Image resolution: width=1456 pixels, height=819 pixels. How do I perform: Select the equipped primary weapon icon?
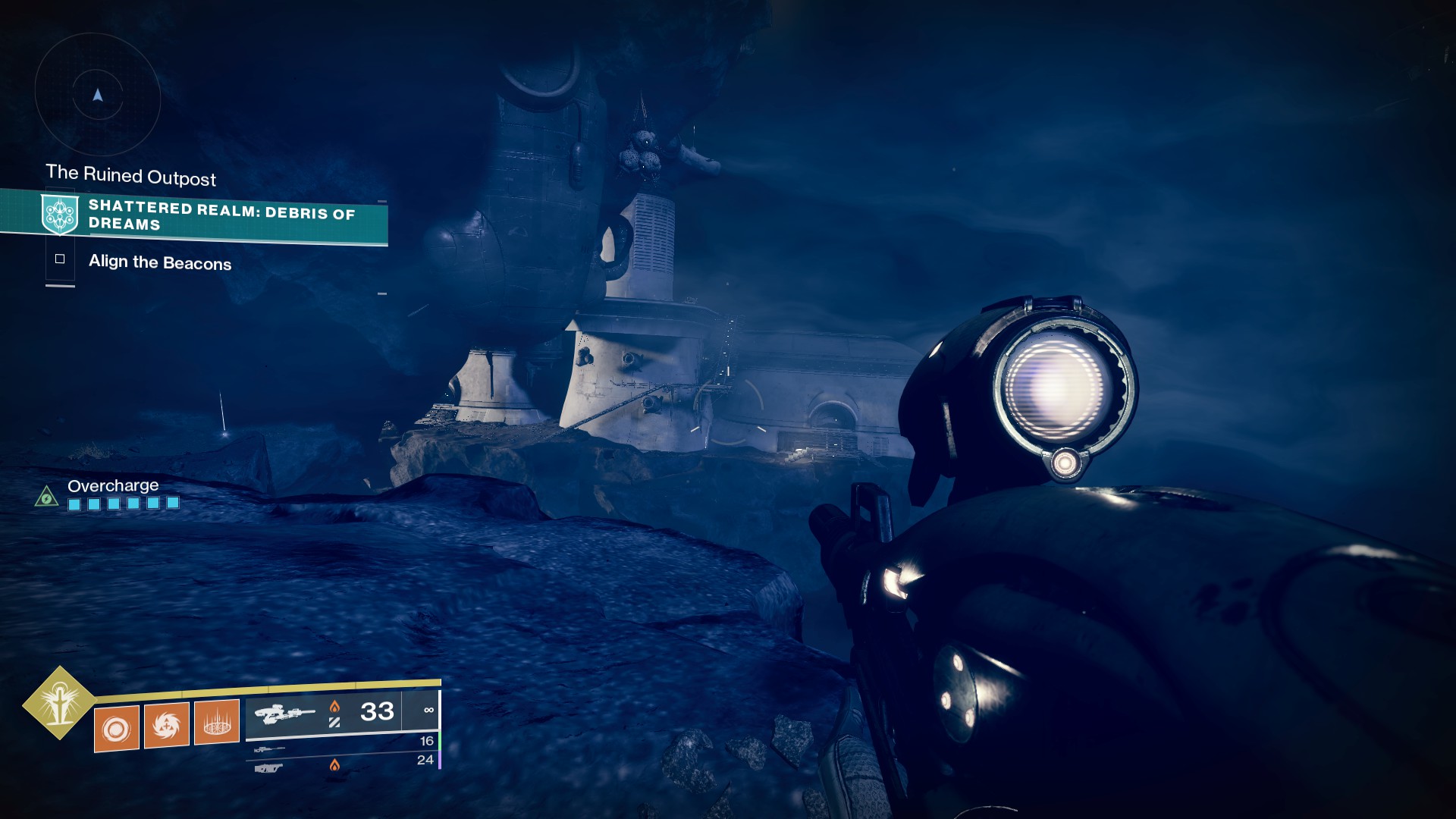(x=284, y=714)
